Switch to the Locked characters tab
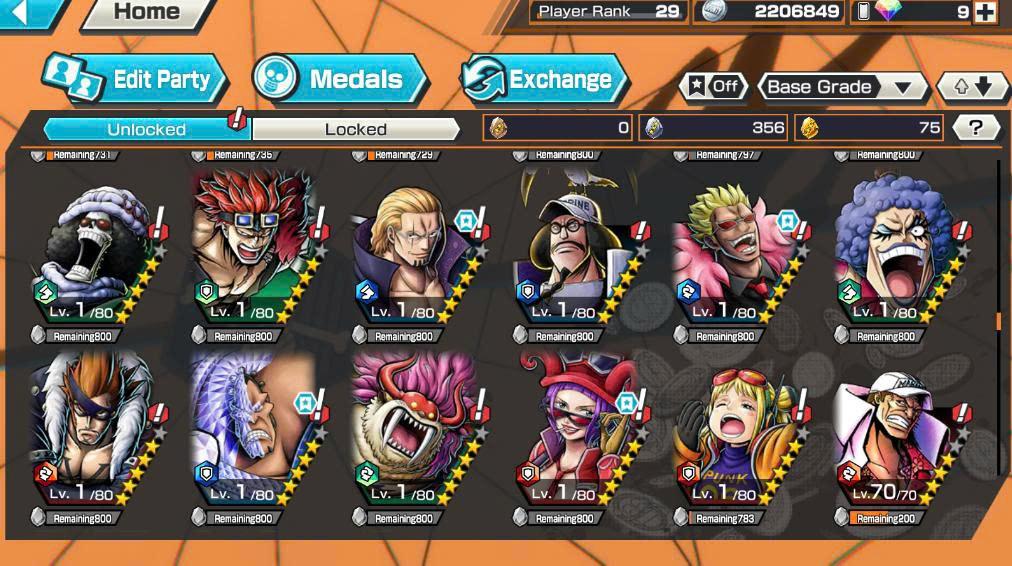 (x=355, y=129)
